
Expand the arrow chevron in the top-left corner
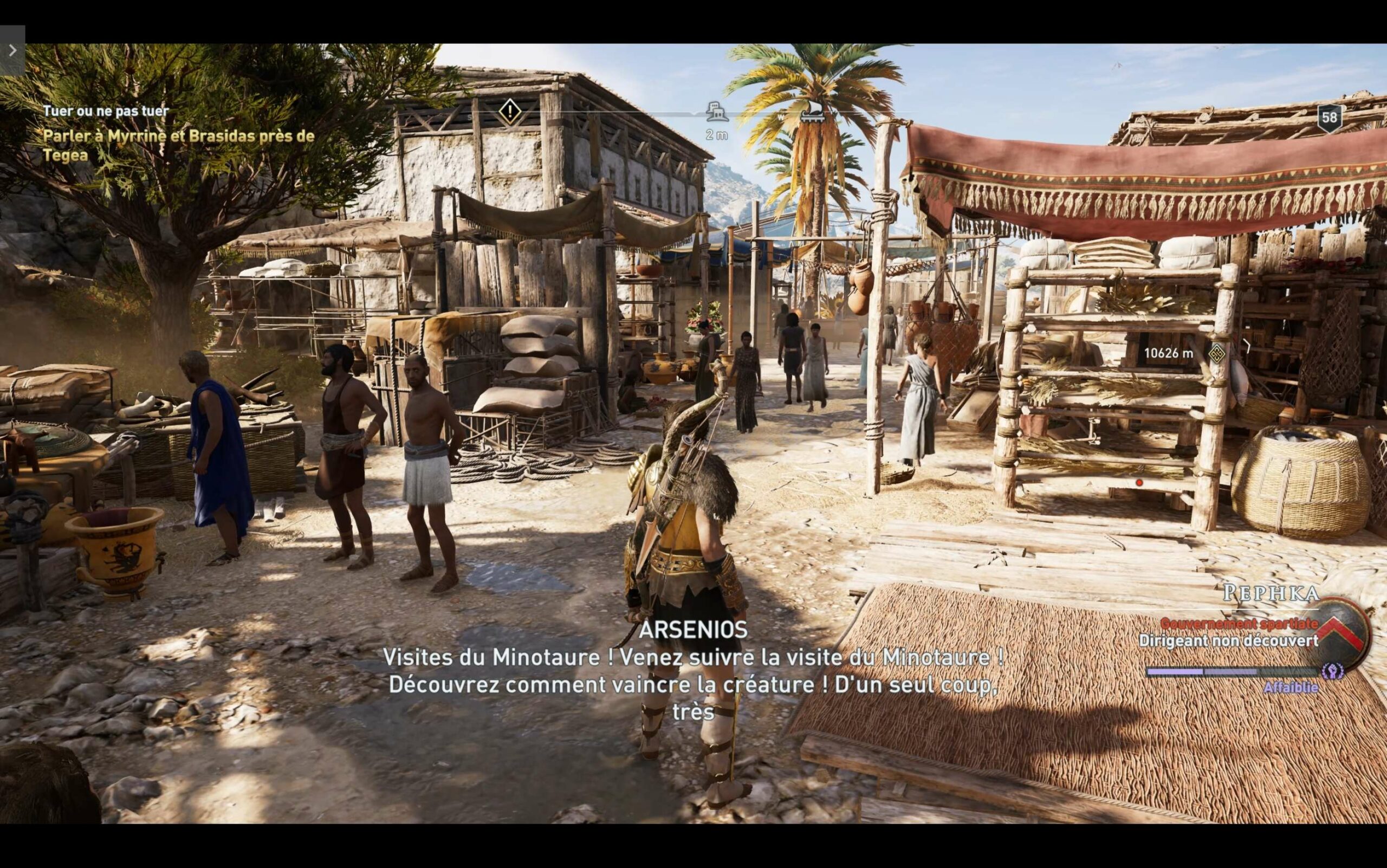click(x=14, y=50)
